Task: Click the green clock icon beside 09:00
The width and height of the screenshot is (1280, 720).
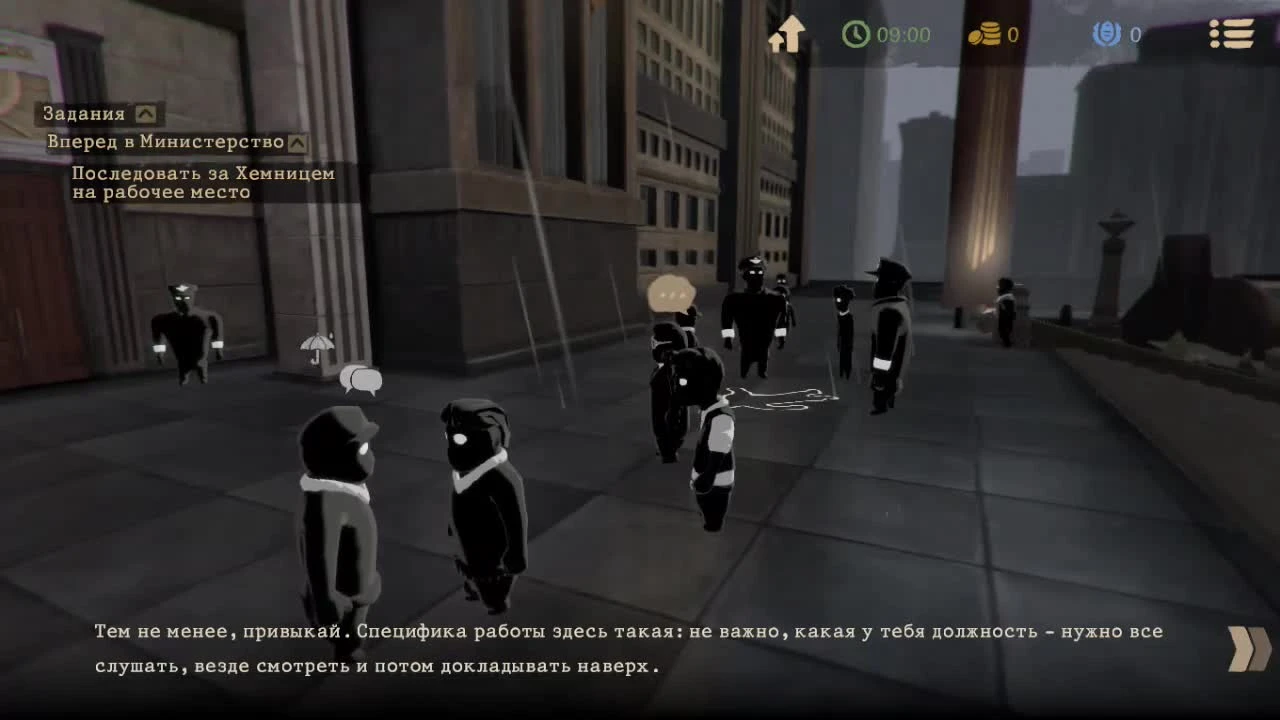Action: click(857, 35)
